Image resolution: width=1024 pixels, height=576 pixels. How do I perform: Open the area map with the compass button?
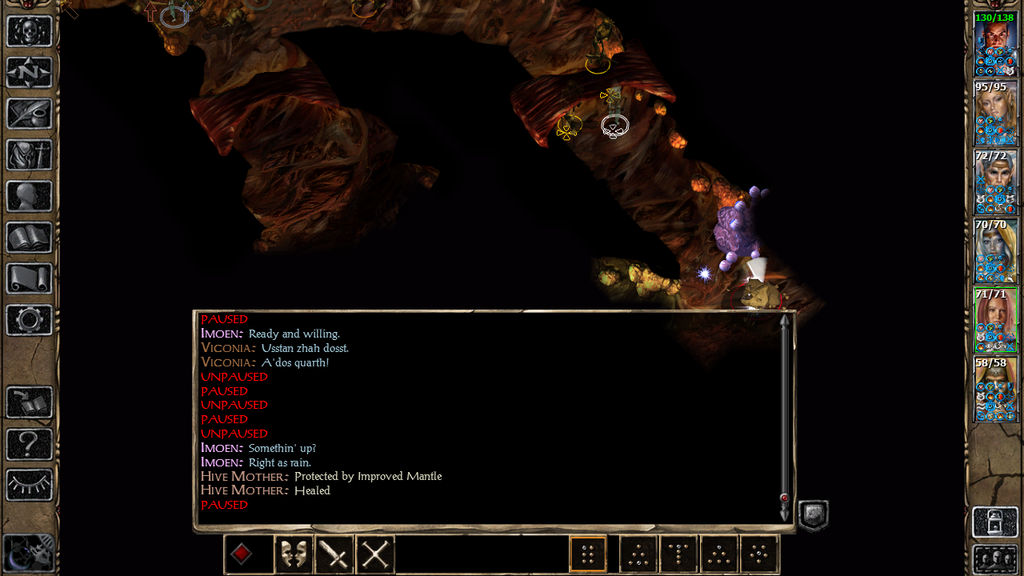pos(29,72)
